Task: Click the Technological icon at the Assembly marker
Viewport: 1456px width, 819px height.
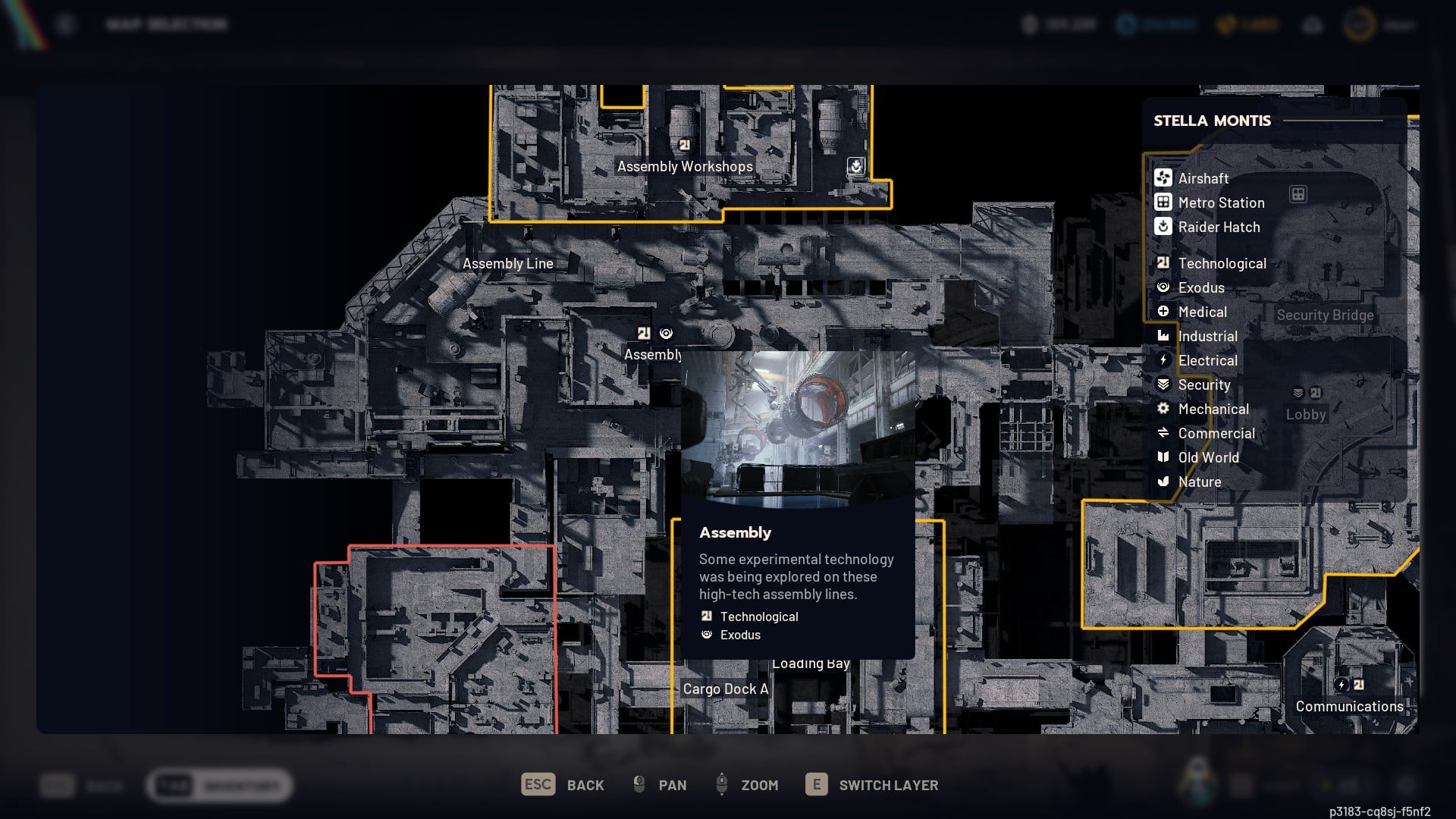Action: tap(644, 332)
